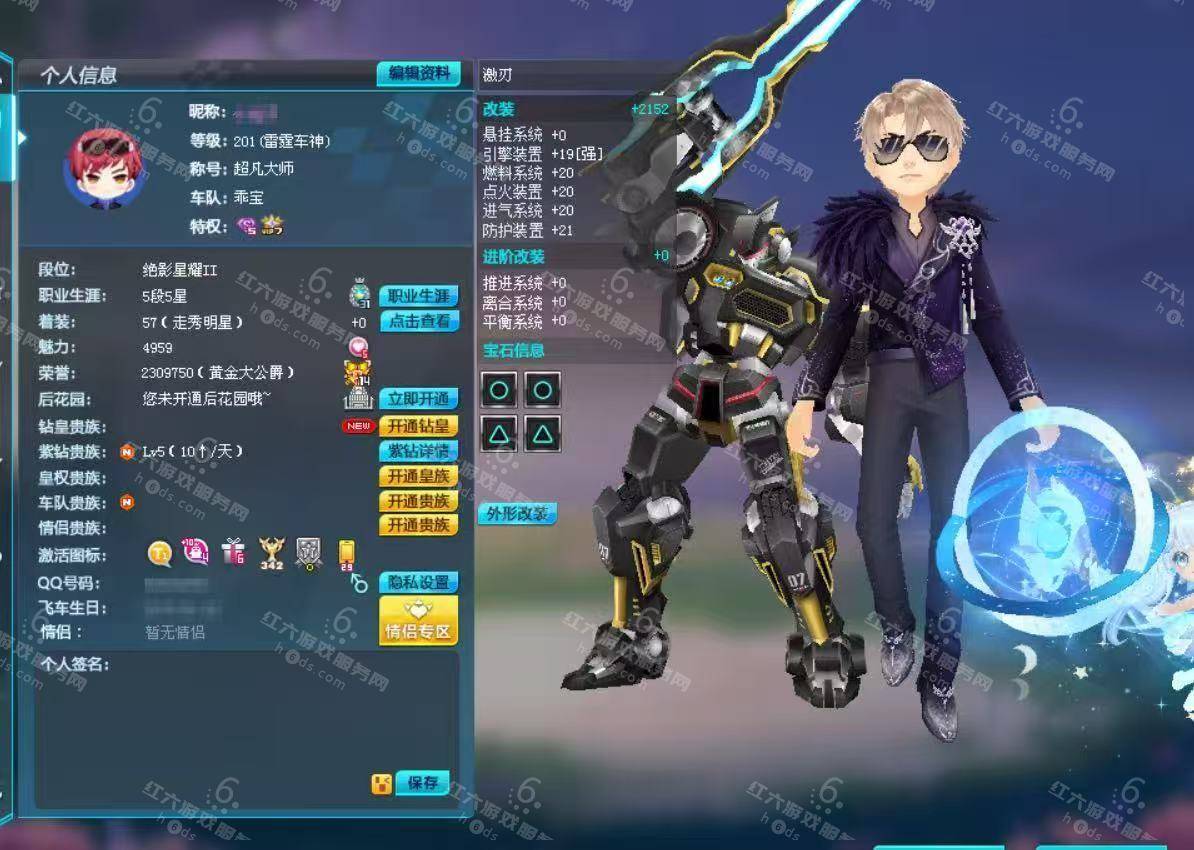Select the grey shield badge activated icon
1194x850 pixels.
(309, 552)
